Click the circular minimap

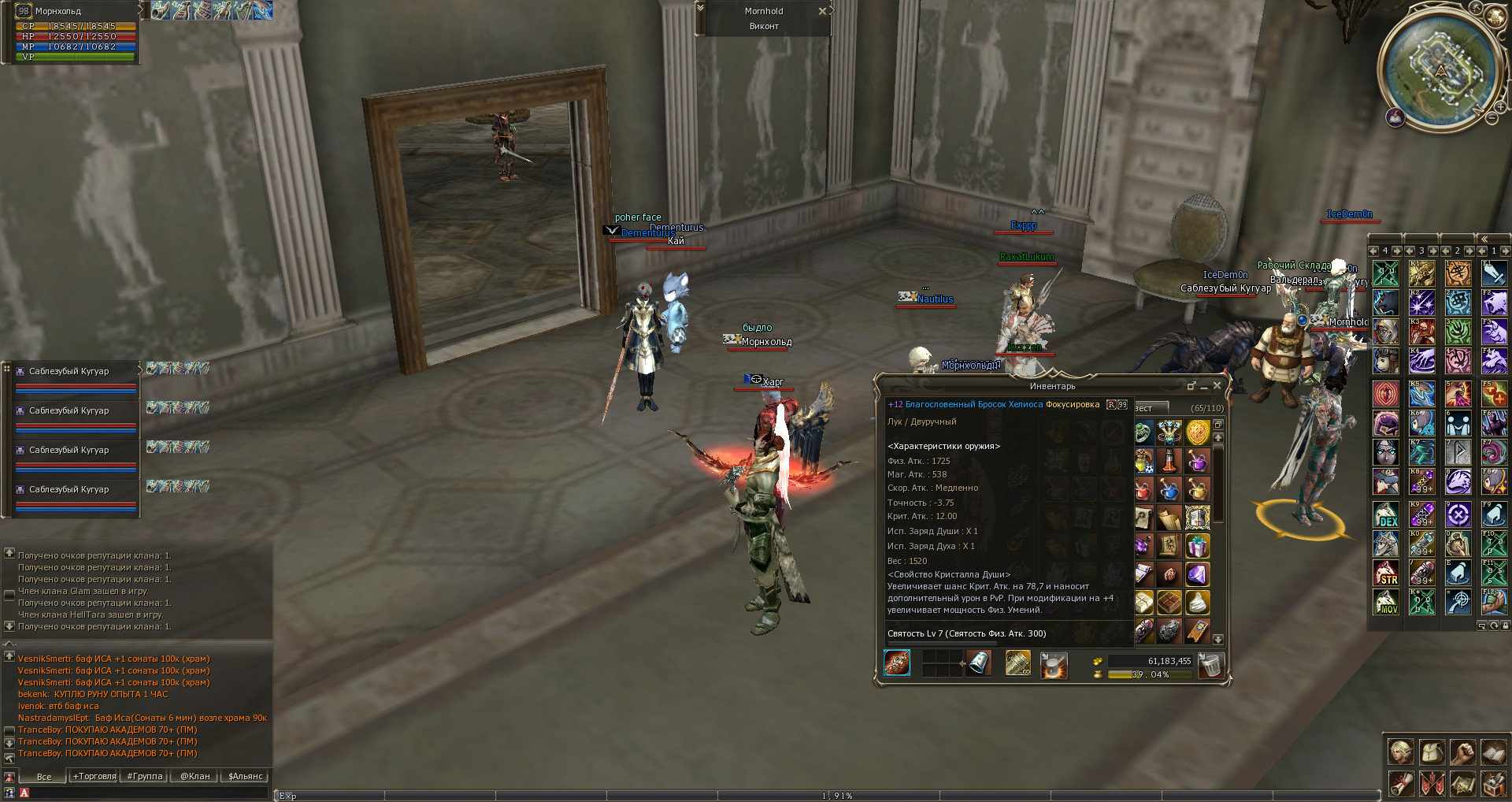coord(1441,72)
